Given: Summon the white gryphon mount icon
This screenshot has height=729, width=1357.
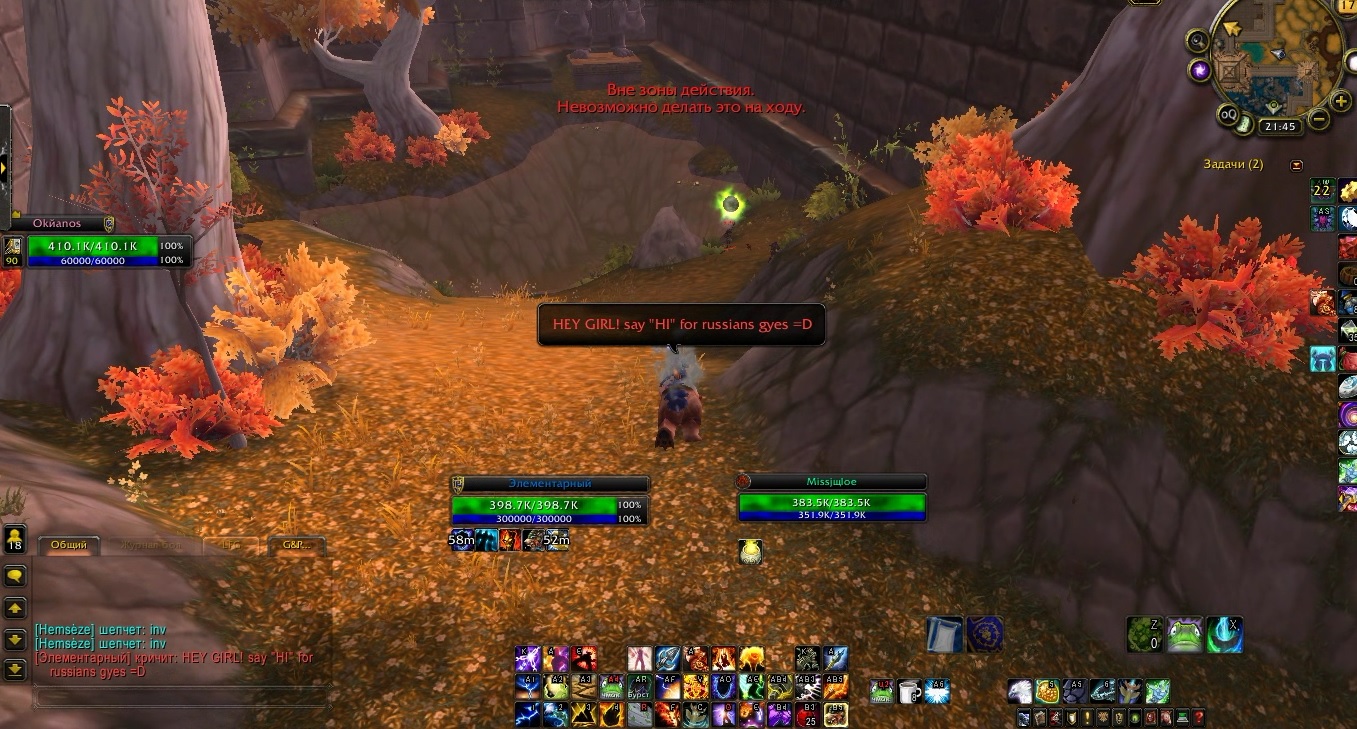Looking at the screenshot, I should [1019, 691].
